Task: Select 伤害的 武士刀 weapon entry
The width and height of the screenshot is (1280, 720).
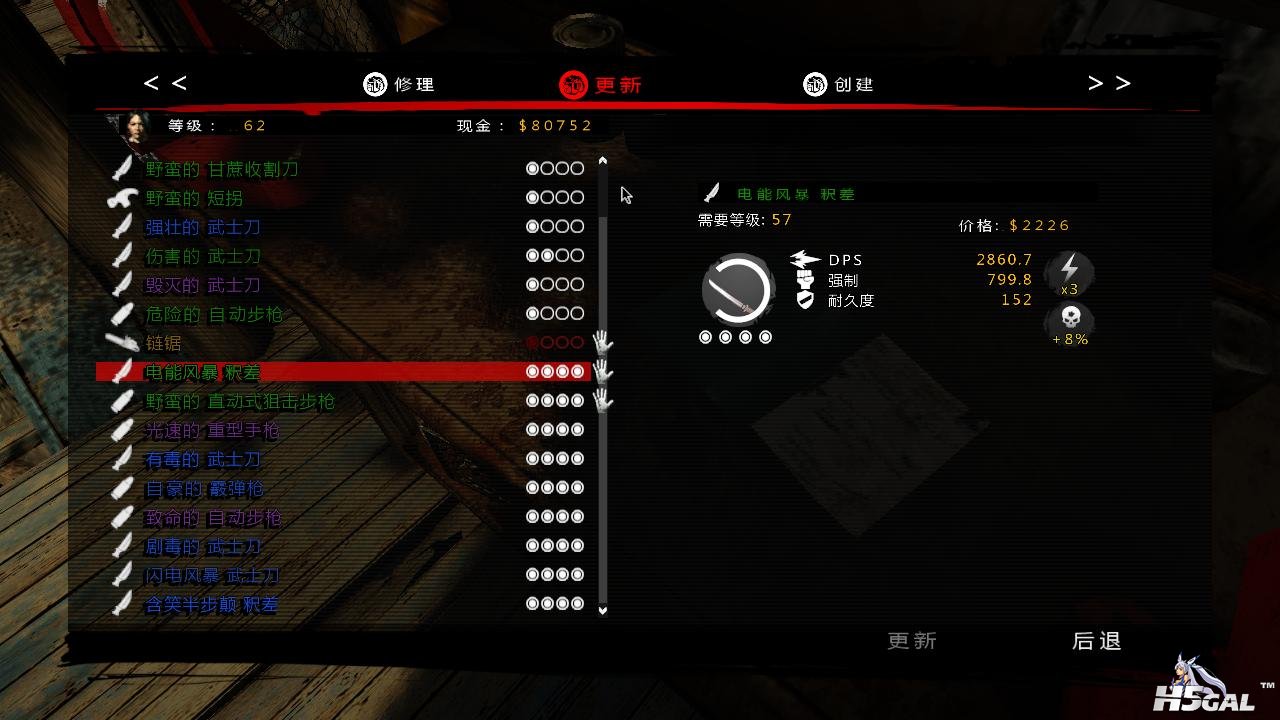Action: pos(203,256)
